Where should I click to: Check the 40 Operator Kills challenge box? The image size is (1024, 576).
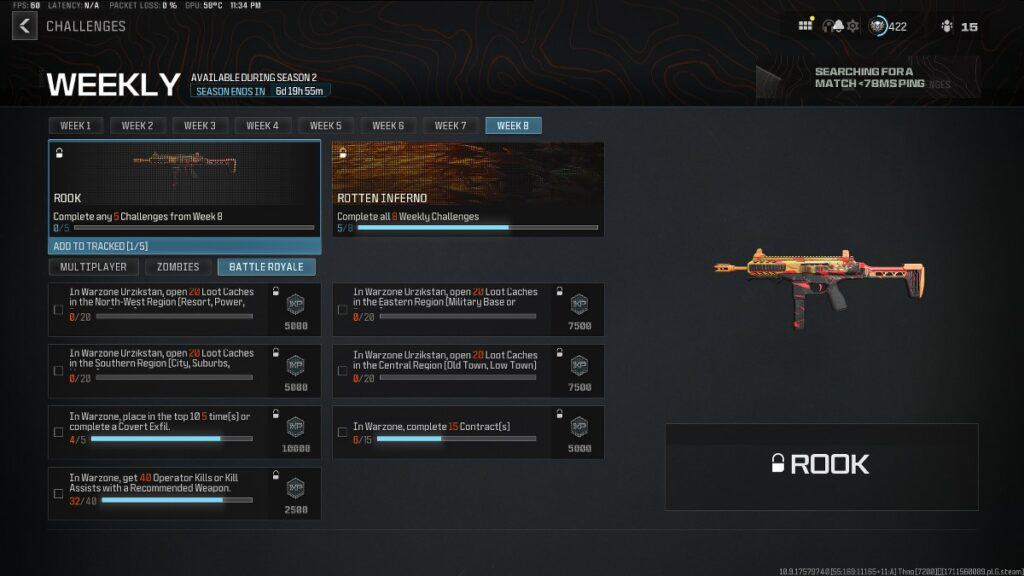58,494
